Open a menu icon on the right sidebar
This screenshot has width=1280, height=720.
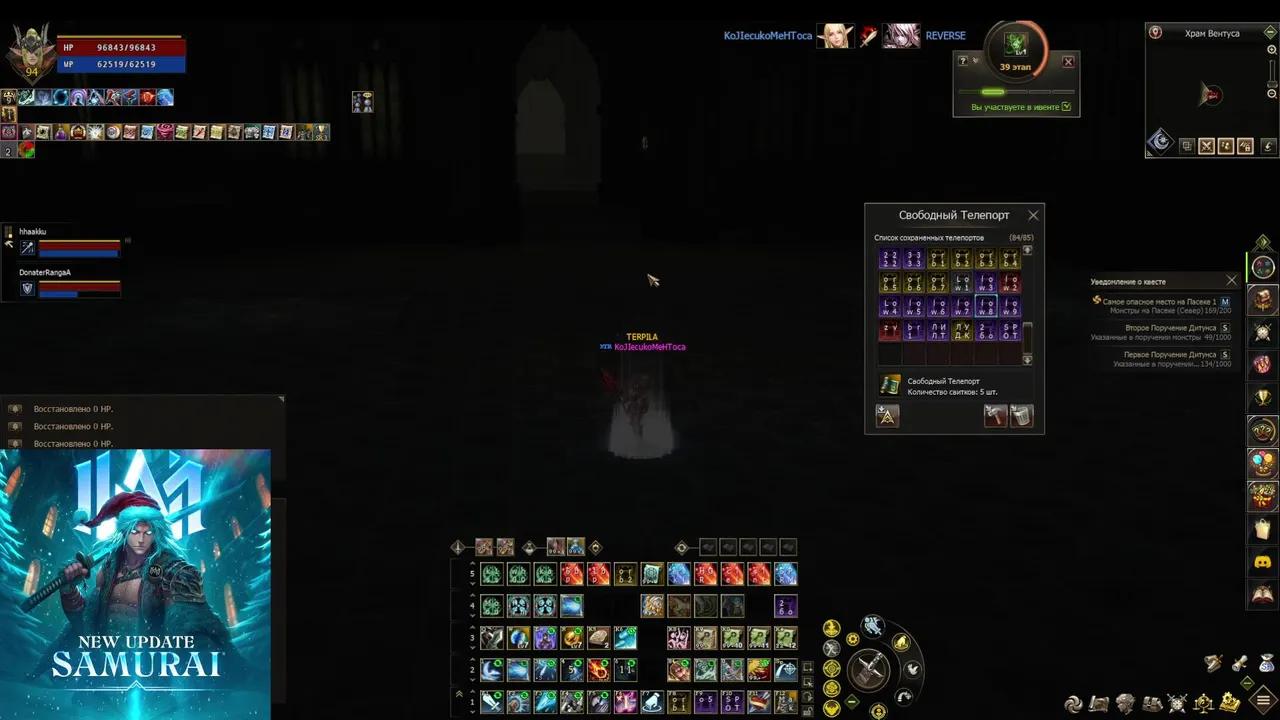(1263, 268)
